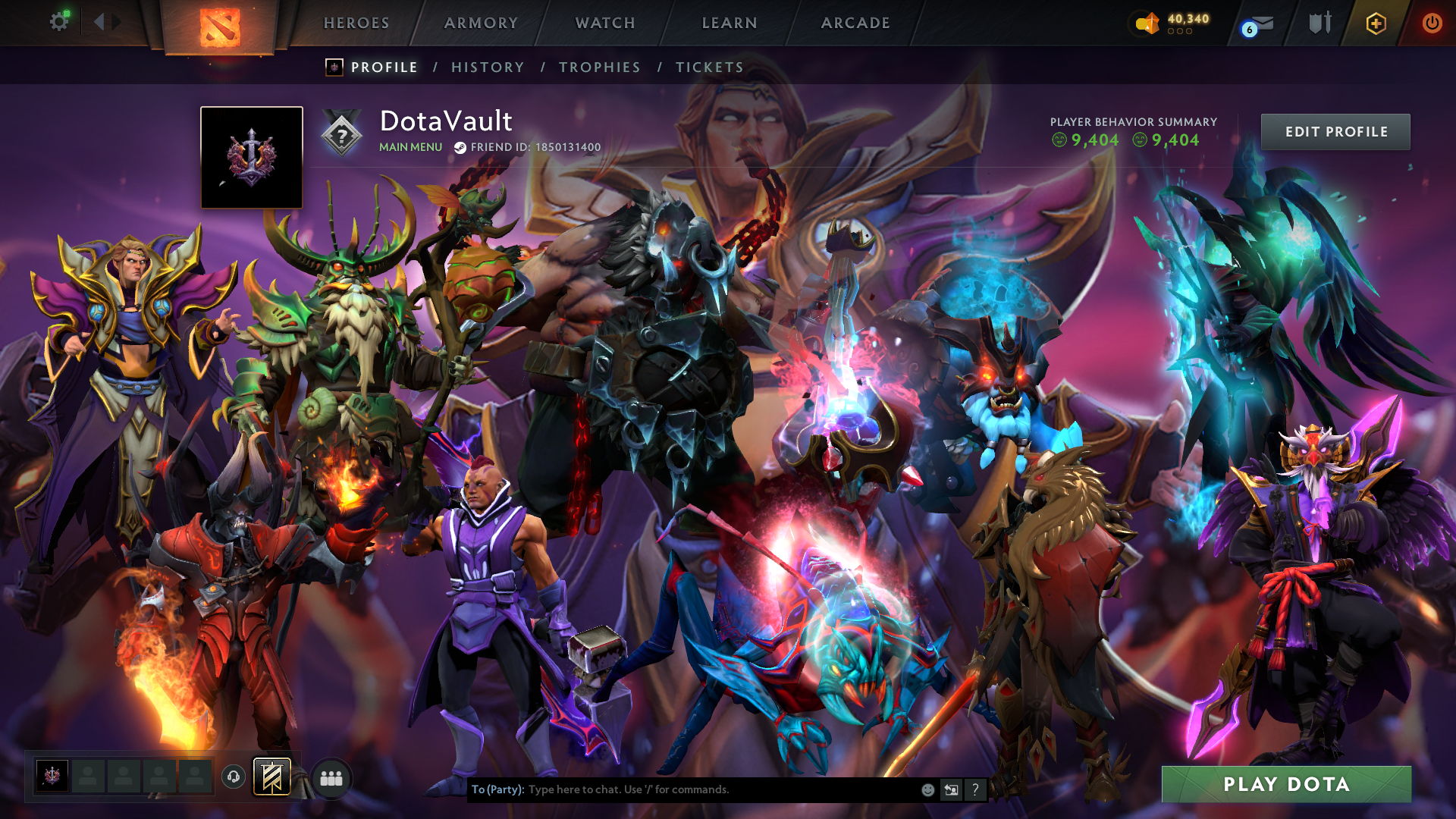Open the Armory menu
This screenshot has width=1456, height=819.
click(481, 23)
